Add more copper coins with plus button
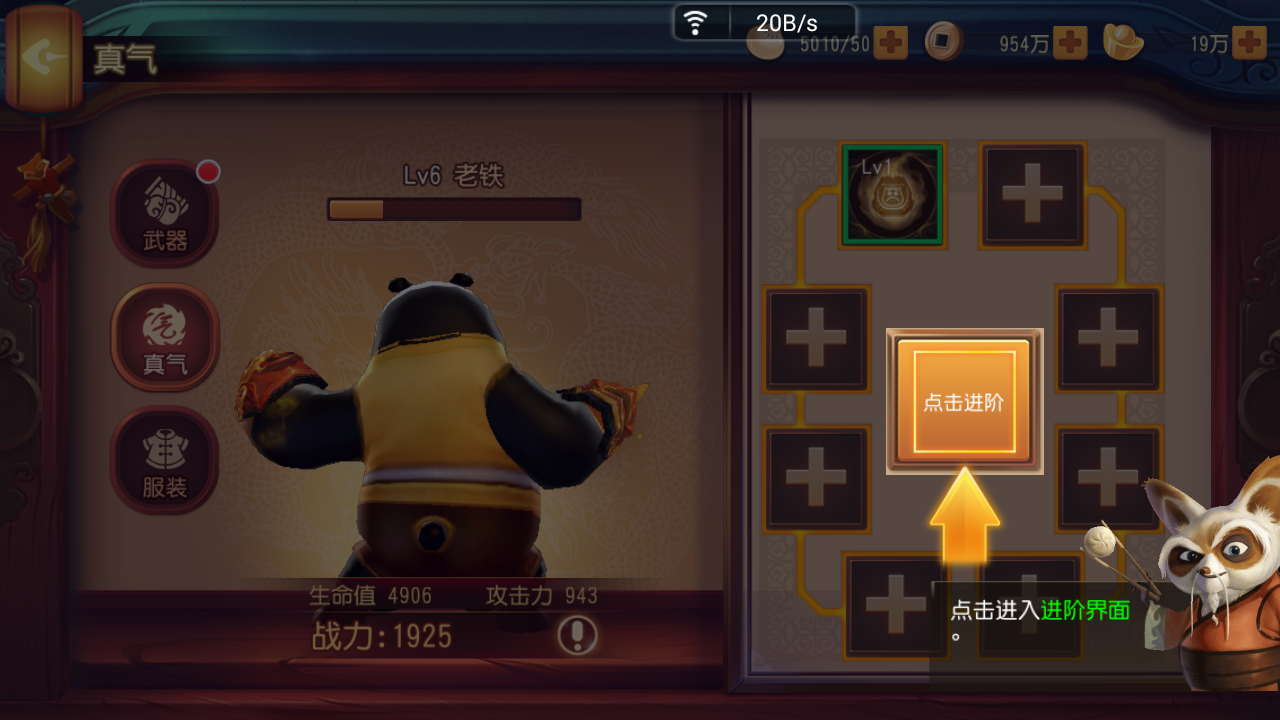Viewport: 1280px width, 720px height. pos(1070,43)
